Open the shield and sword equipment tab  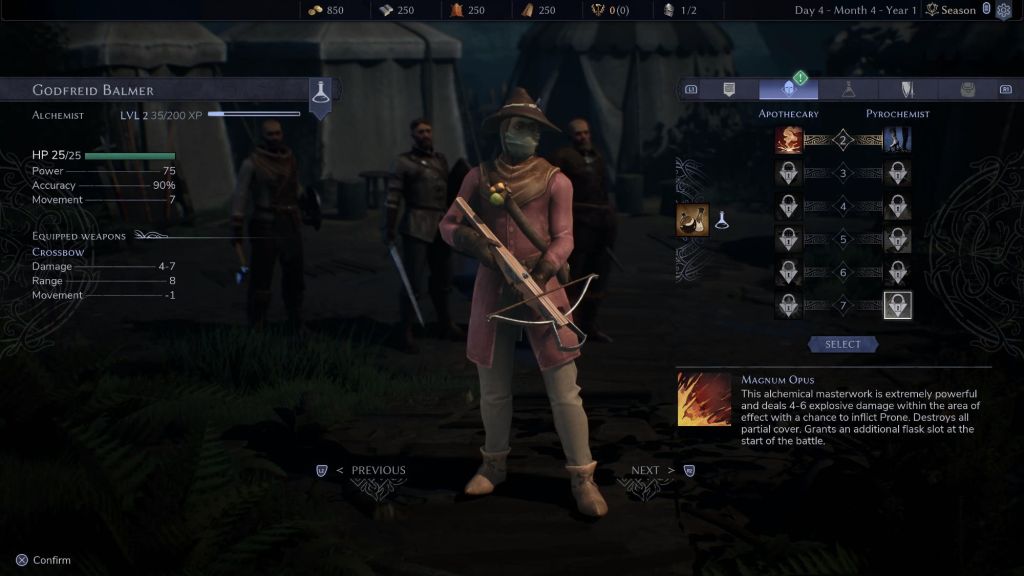(x=907, y=90)
